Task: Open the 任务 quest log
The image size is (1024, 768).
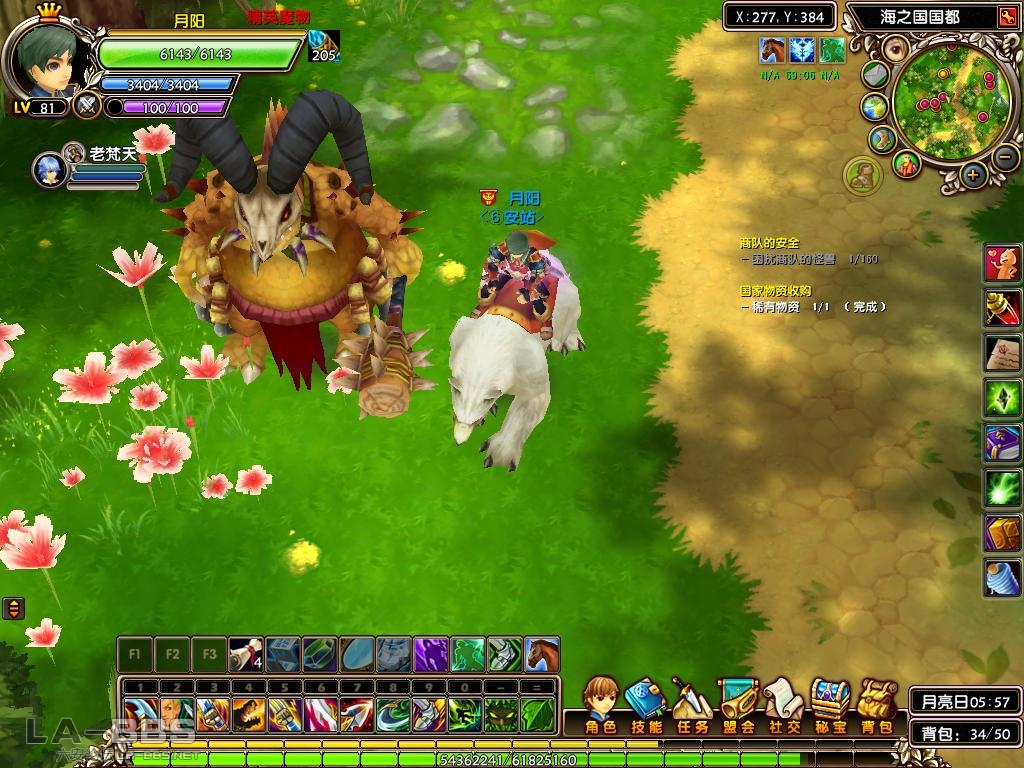Action: click(x=692, y=704)
